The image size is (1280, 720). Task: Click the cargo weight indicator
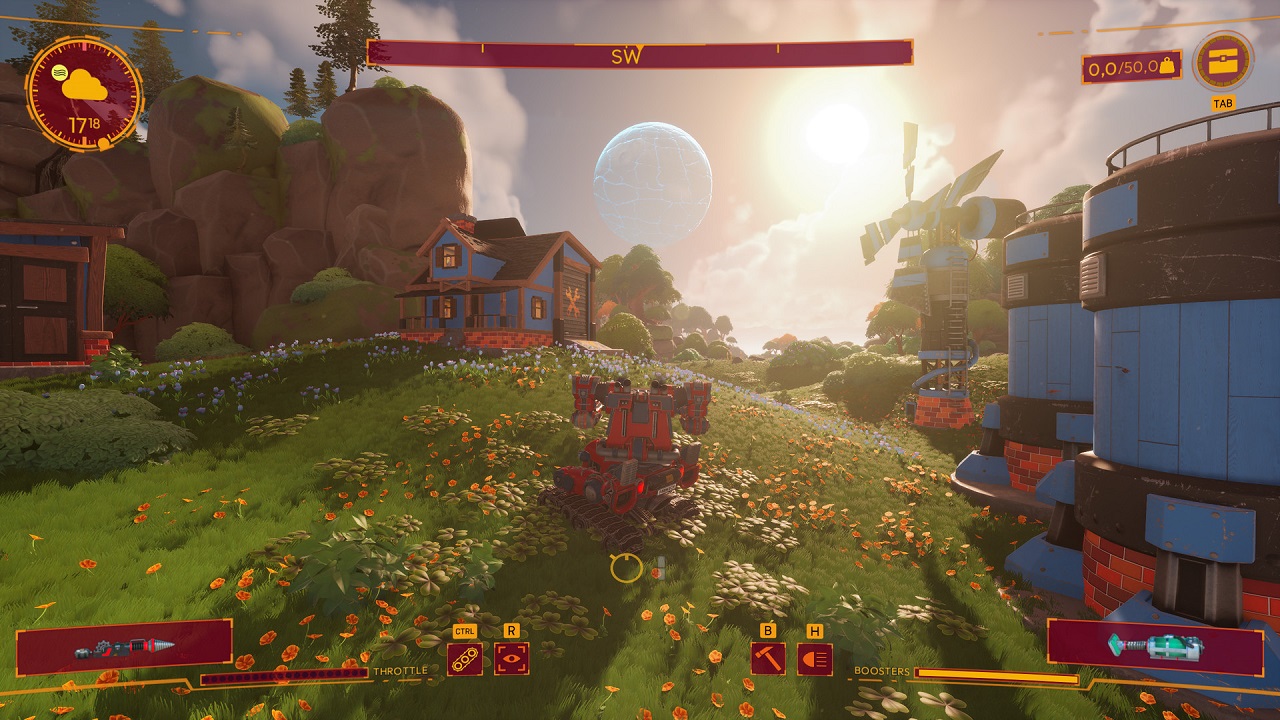1131,68
